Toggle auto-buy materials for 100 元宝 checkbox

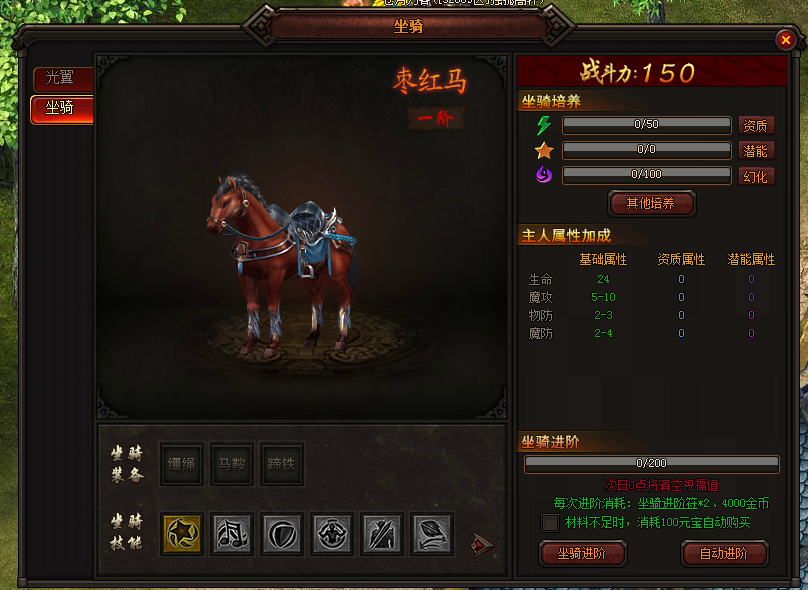(x=549, y=522)
